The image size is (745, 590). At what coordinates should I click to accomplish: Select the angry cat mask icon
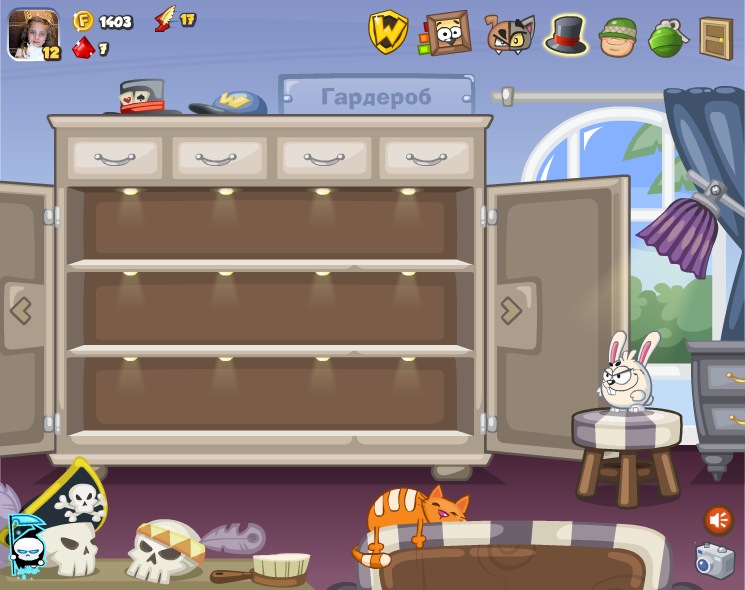(509, 34)
